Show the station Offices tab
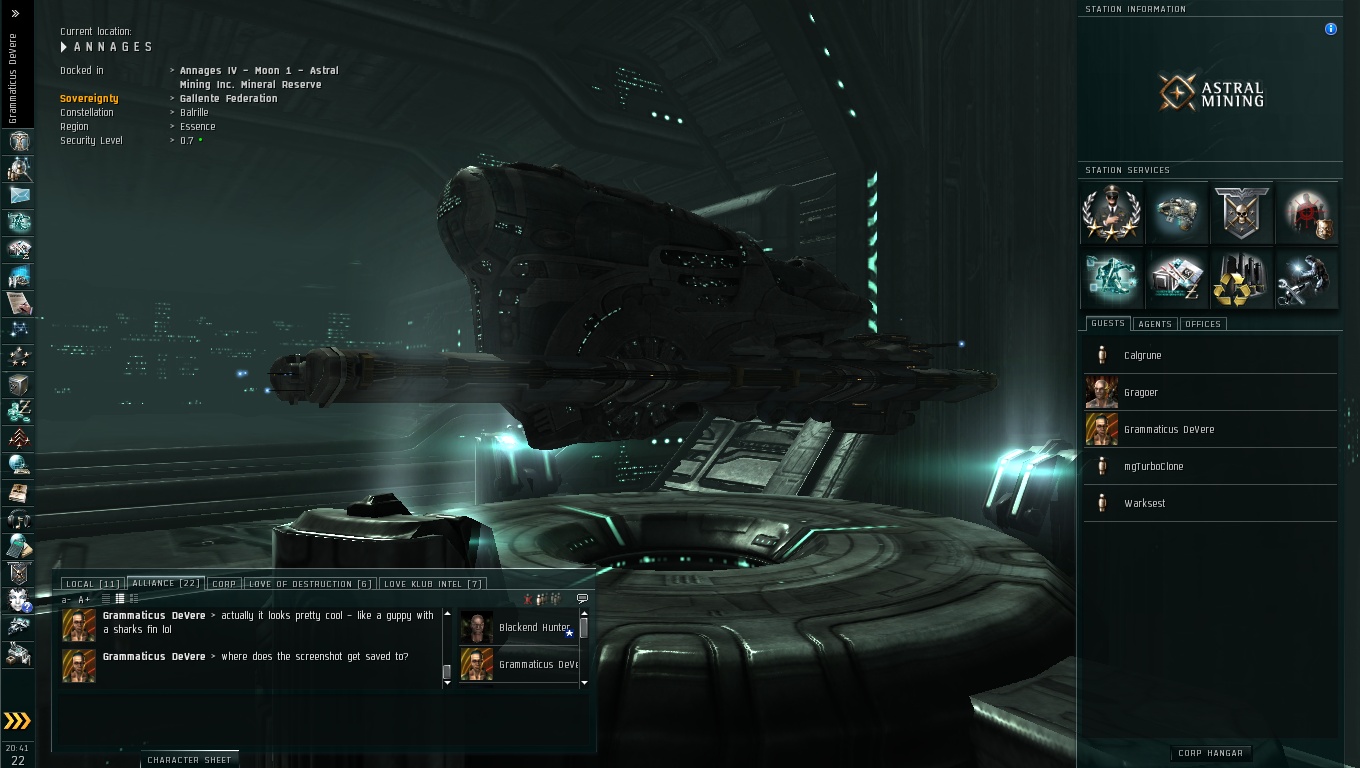 1203,324
